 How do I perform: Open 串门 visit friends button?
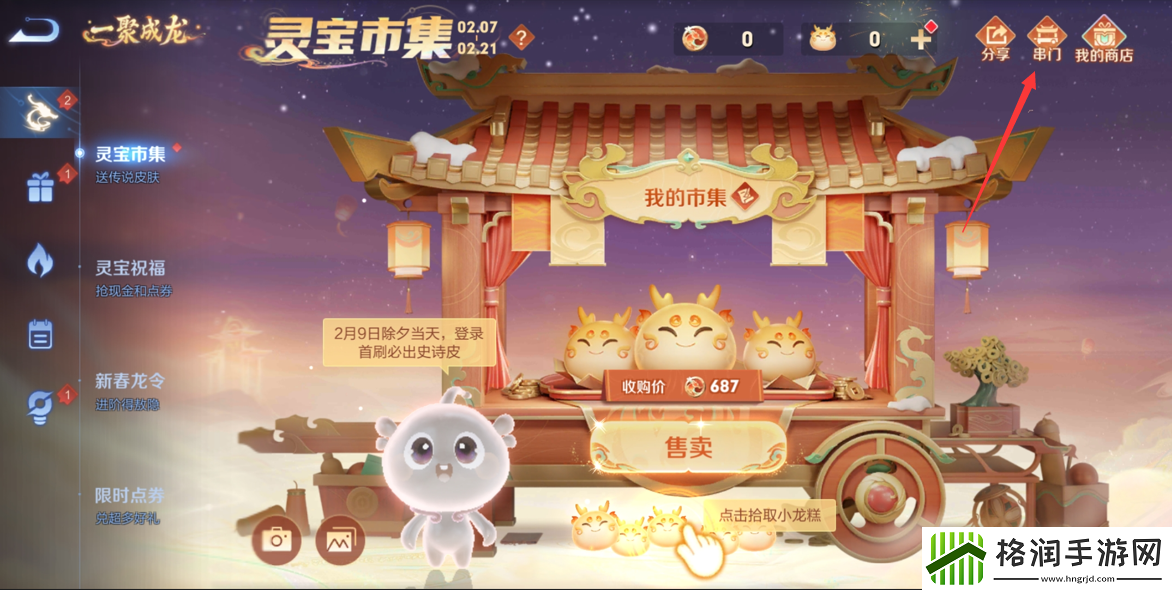click(x=1046, y=39)
